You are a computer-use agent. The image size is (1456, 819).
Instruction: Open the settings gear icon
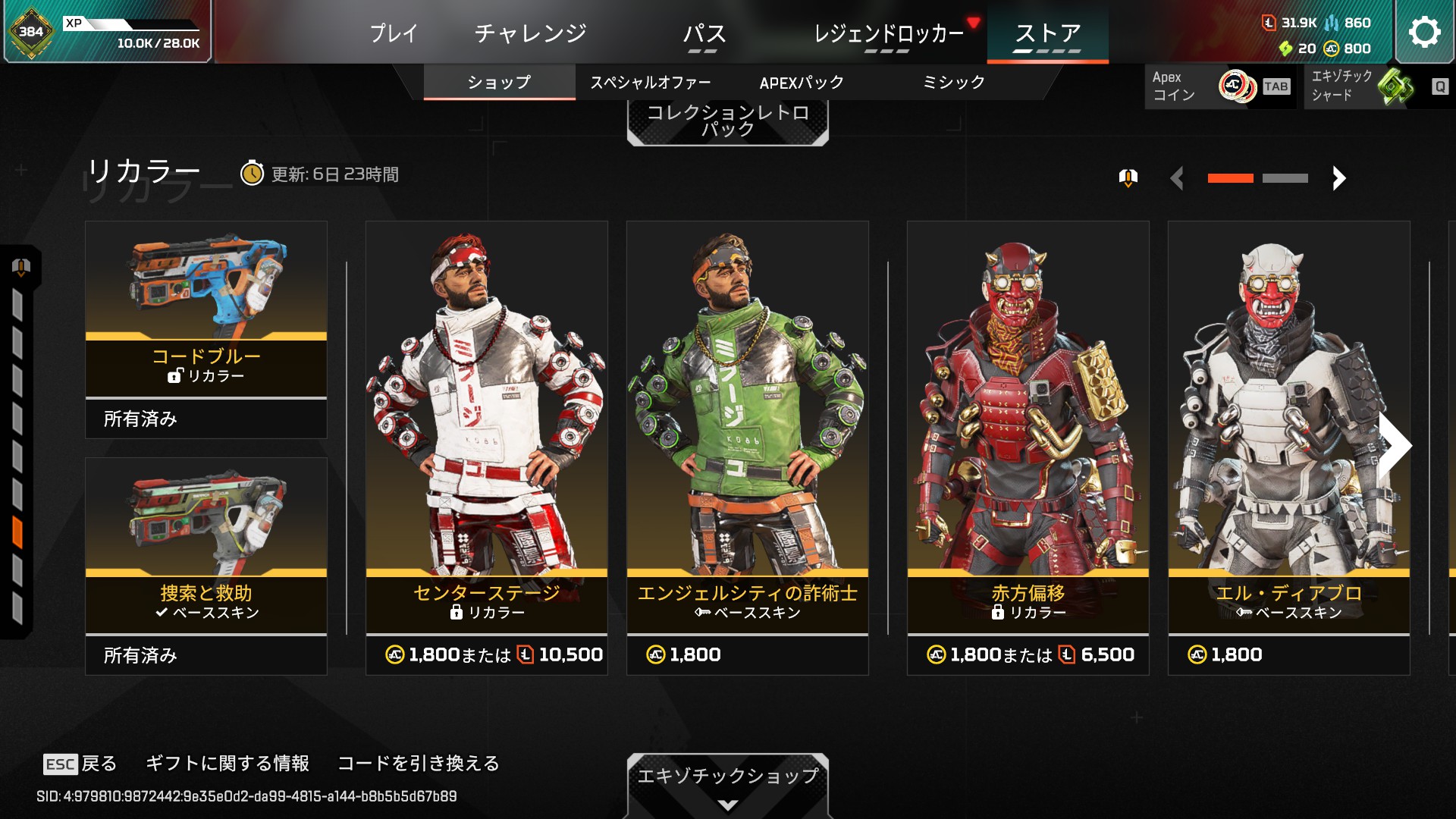1424,32
